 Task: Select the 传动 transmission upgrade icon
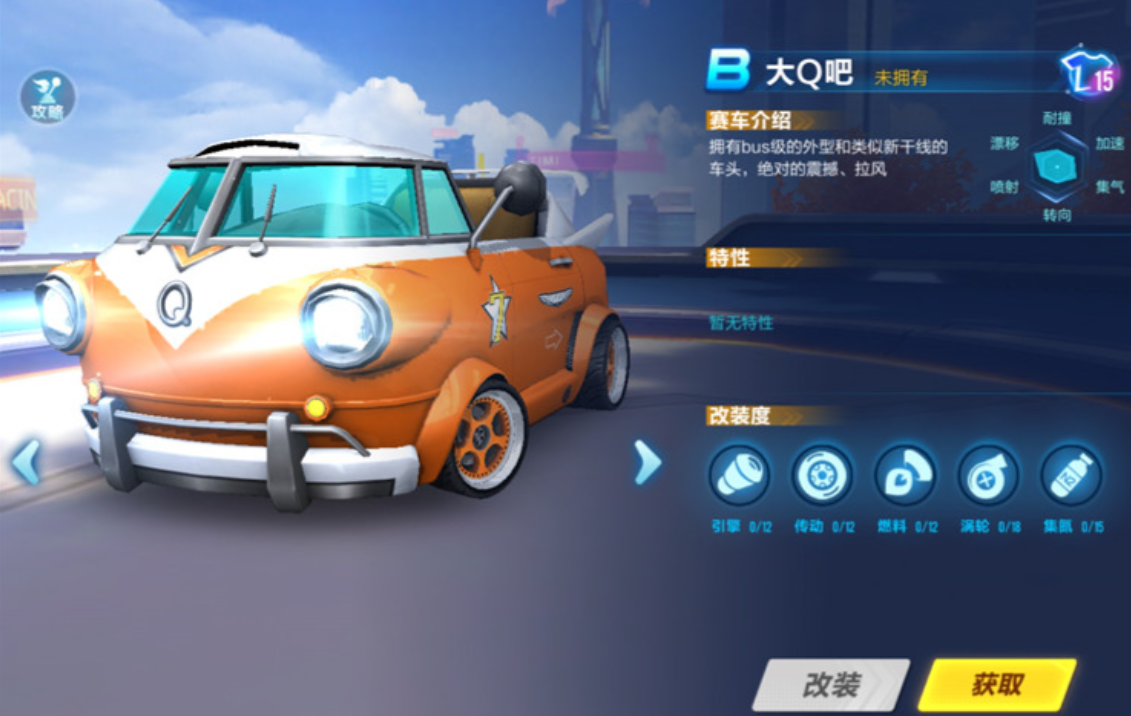coord(822,475)
